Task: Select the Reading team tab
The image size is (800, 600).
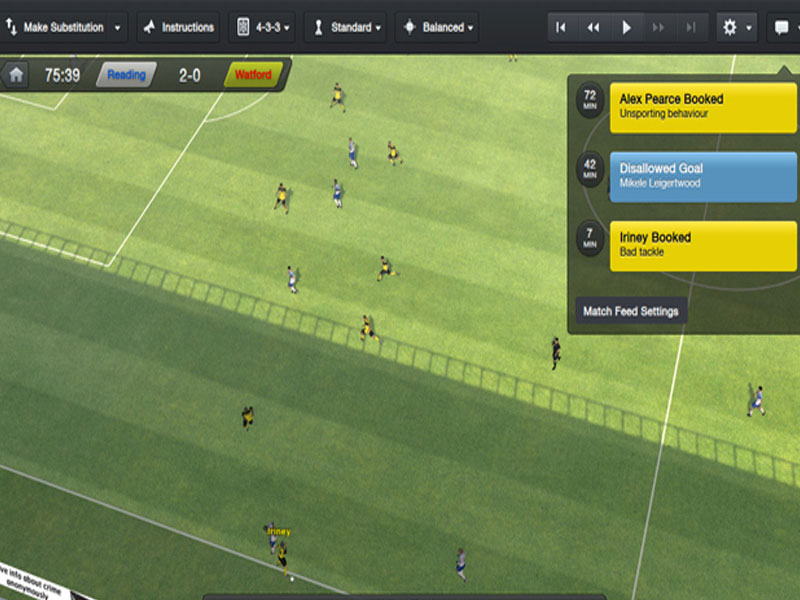Action: point(126,75)
